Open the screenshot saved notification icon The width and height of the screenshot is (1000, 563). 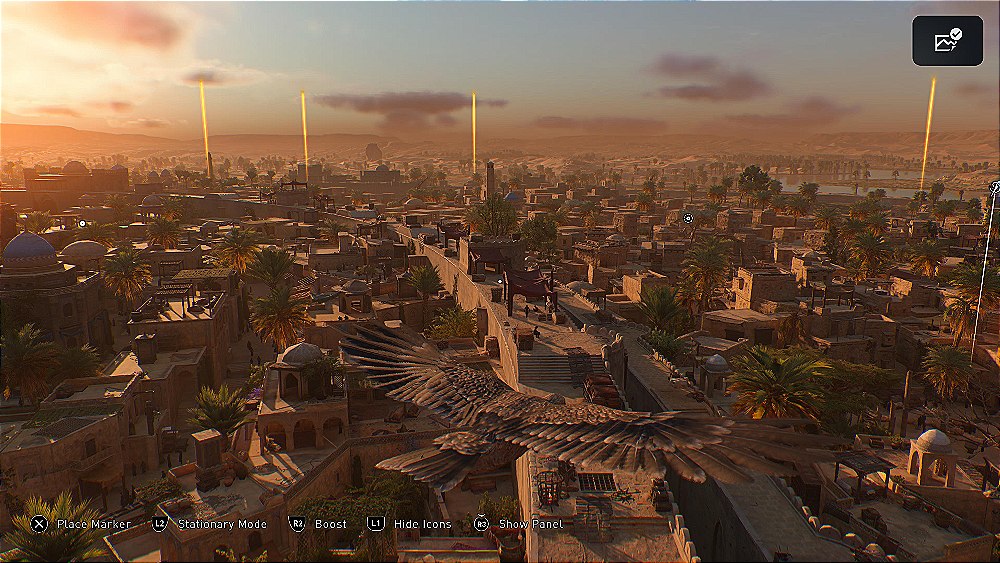point(946,41)
